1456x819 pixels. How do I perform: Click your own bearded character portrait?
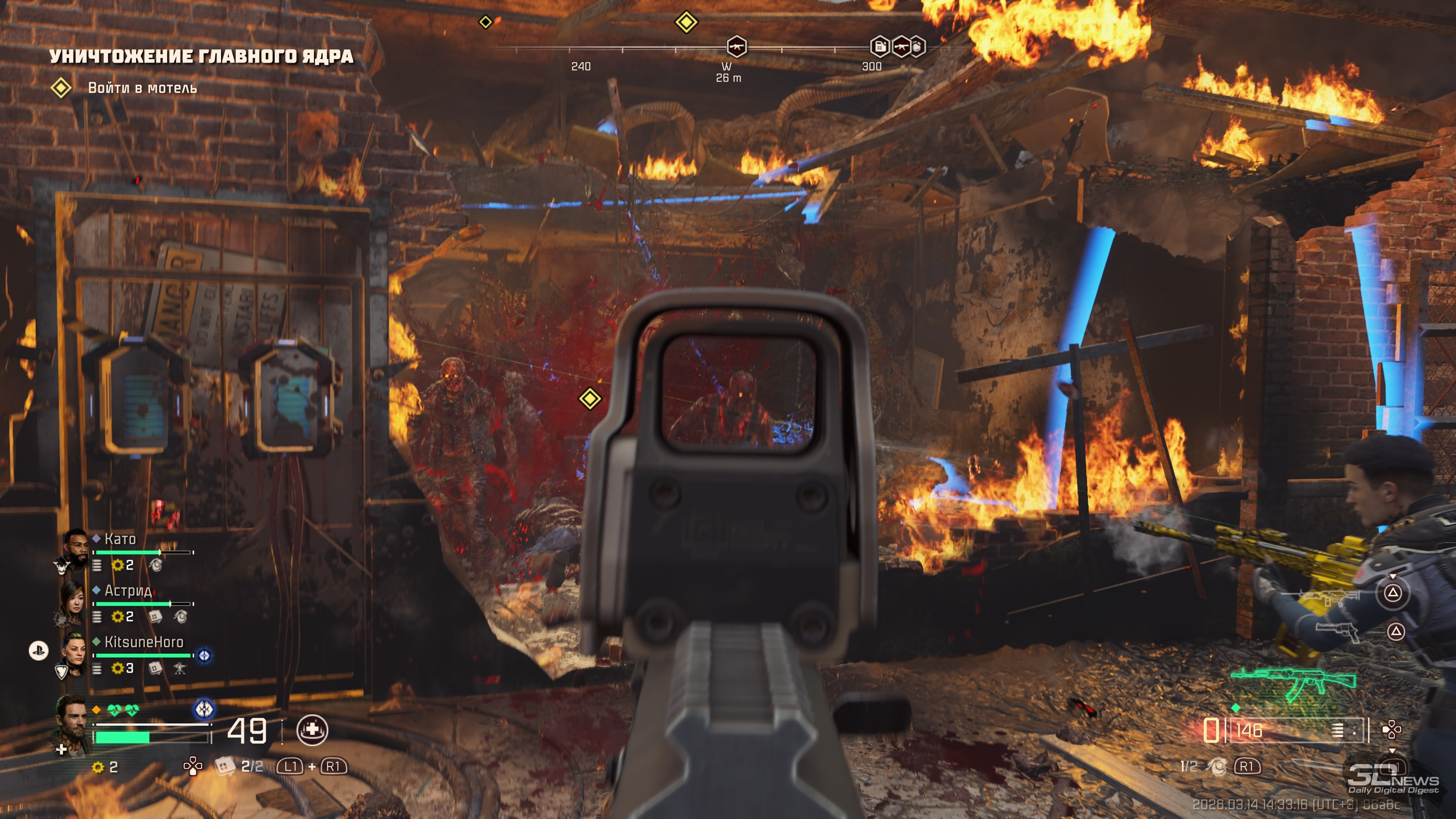pos(73,723)
